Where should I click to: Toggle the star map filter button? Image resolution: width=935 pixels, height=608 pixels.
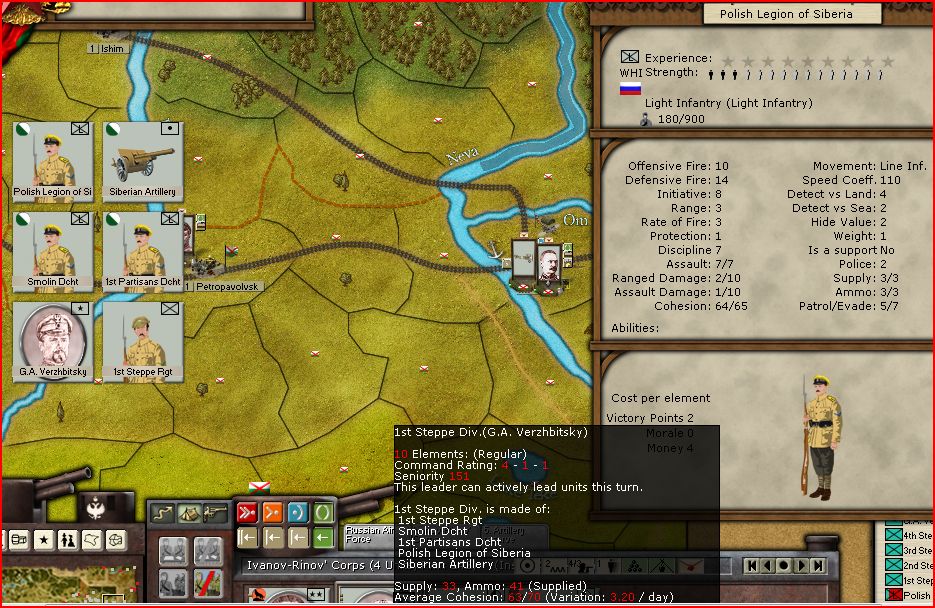coord(45,540)
